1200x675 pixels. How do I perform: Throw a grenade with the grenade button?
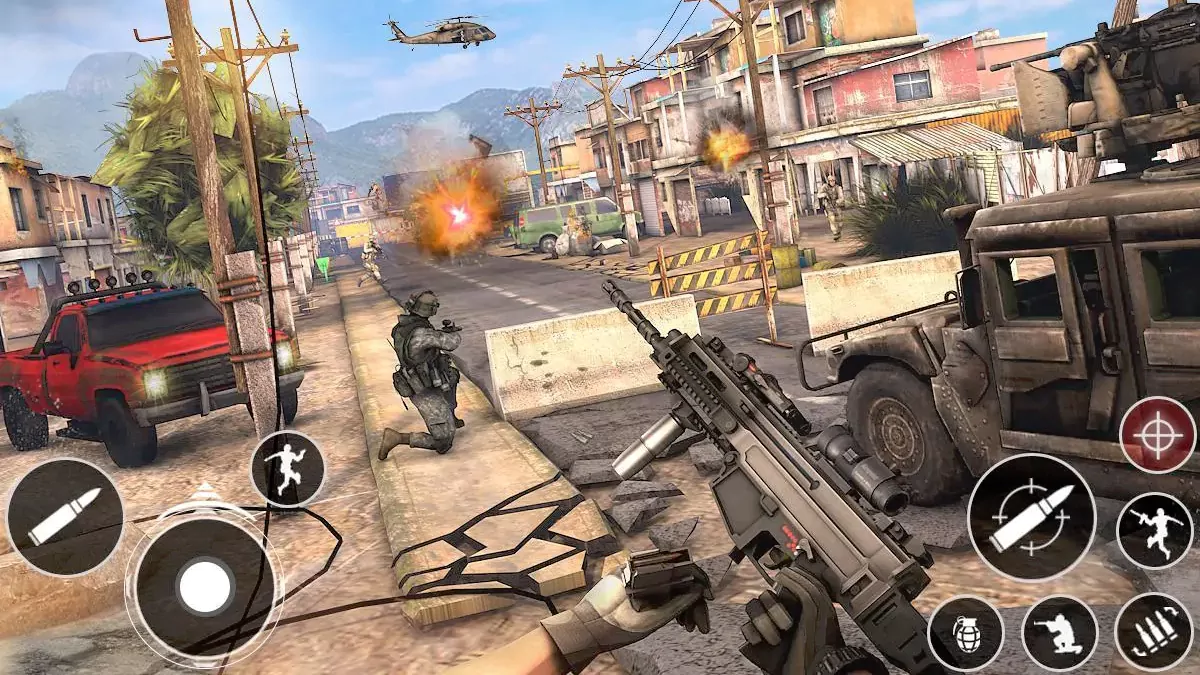(965, 633)
